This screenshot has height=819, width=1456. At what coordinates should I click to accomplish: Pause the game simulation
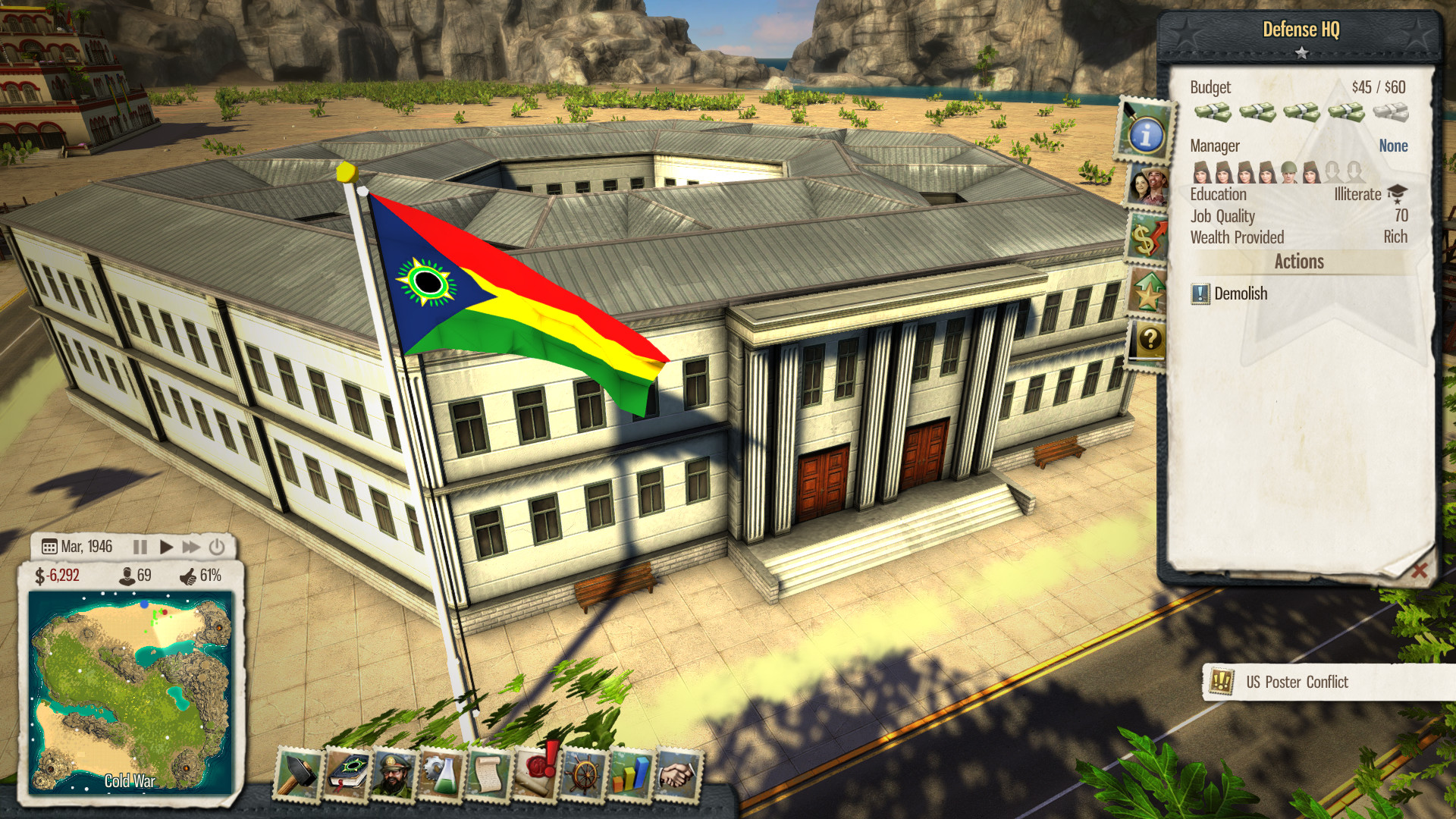(x=140, y=545)
